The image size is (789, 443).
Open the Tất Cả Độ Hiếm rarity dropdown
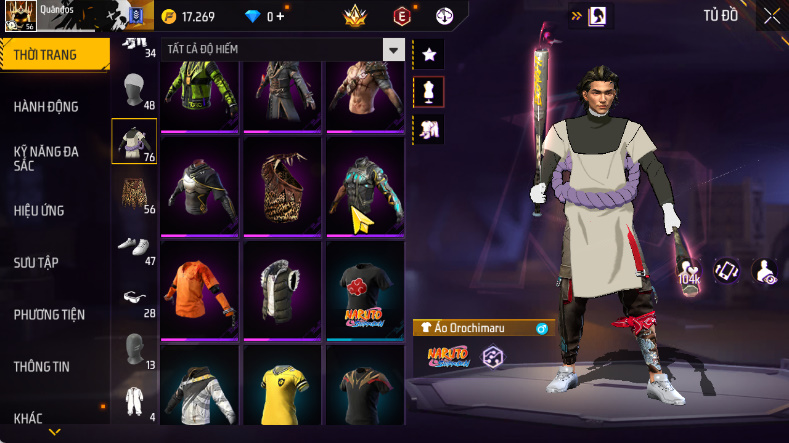[394, 50]
